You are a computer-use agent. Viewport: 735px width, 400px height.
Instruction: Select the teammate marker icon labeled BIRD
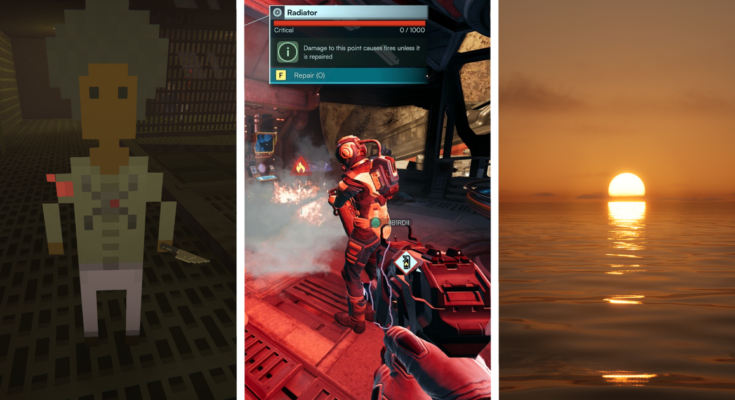coord(376,223)
